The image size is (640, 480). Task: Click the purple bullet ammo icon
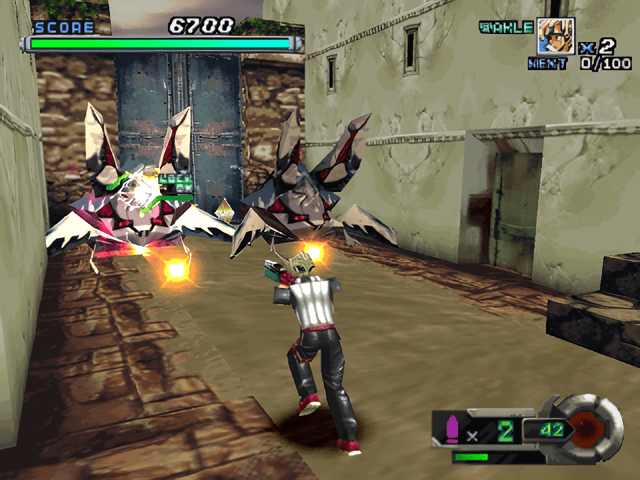coord(449,429)
